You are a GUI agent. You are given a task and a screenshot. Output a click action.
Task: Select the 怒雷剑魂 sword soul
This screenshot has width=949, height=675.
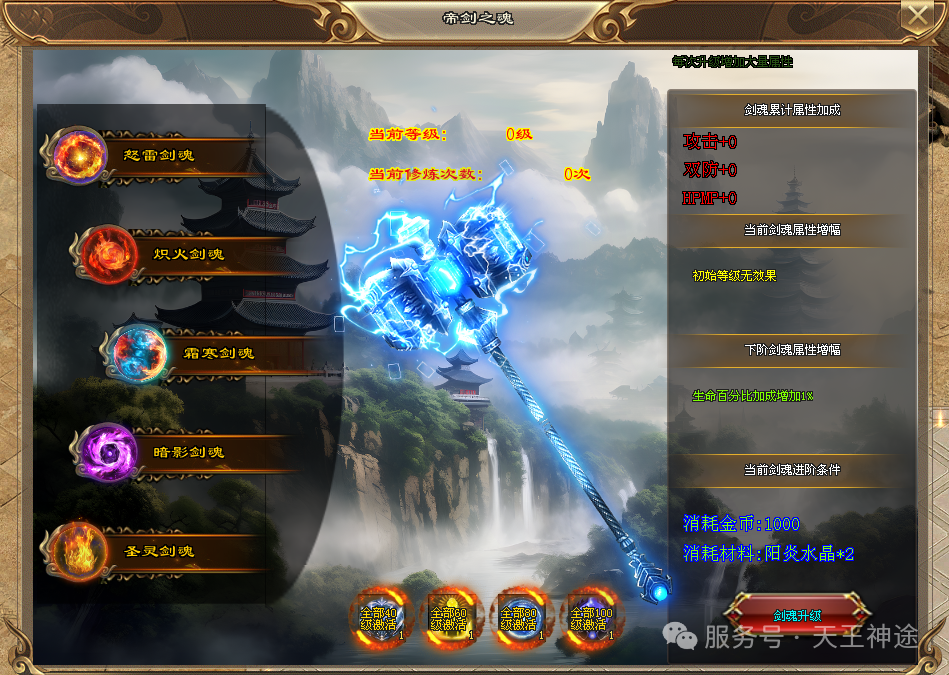pyautogui.click(x=150, y=155)
